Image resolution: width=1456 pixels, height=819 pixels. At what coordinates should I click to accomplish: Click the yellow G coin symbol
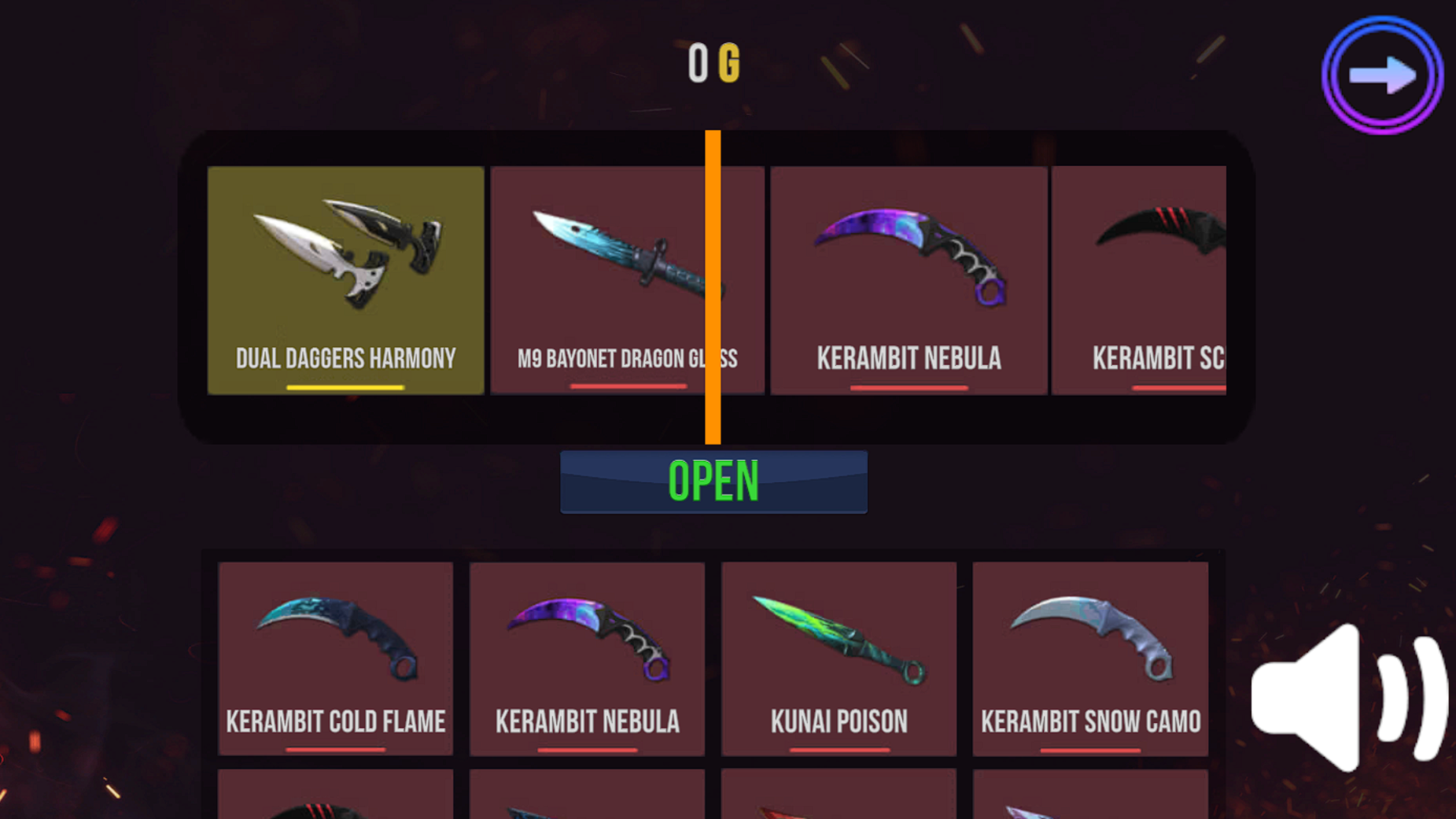[730, 63]
